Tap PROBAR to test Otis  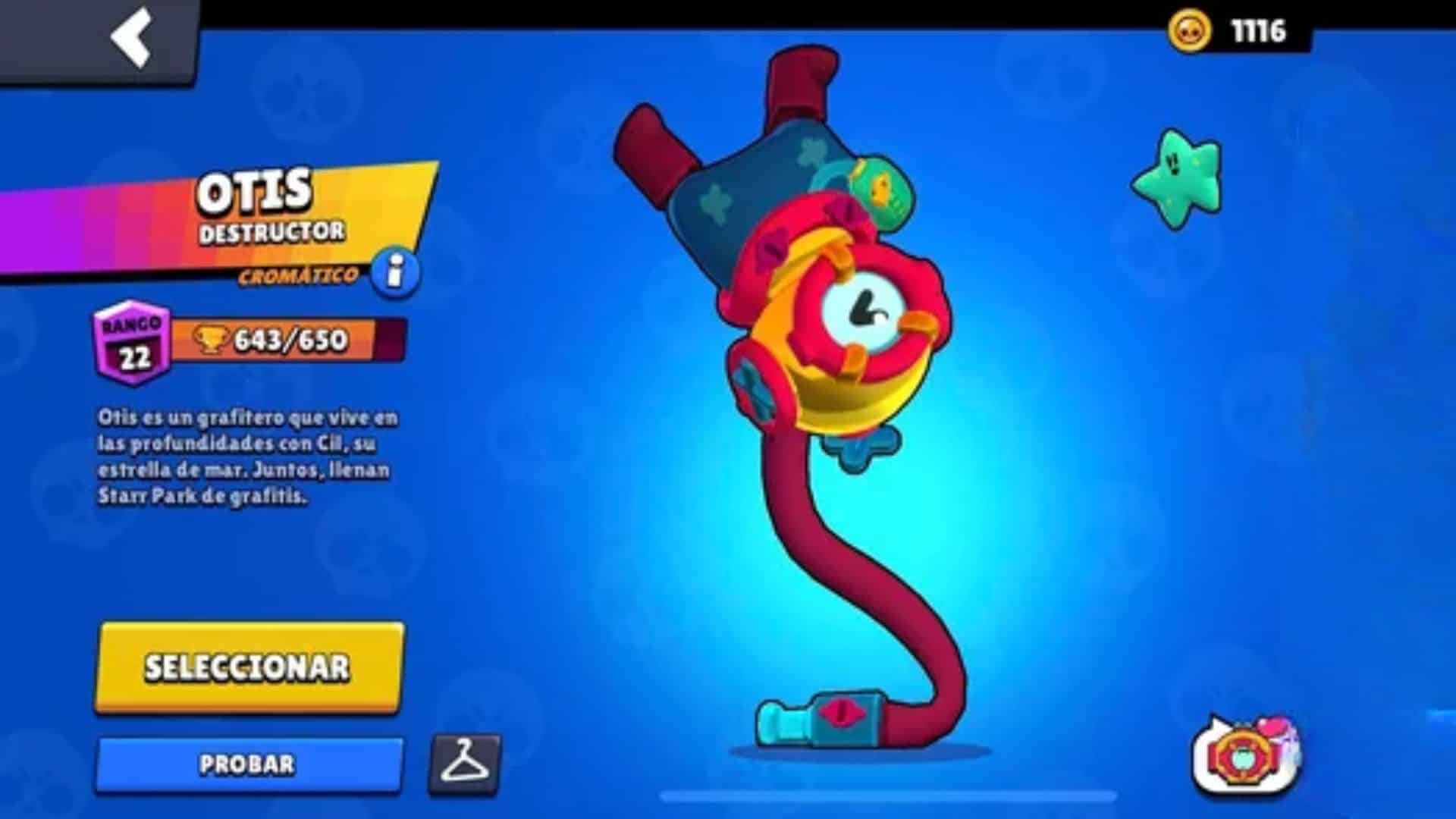246,766
